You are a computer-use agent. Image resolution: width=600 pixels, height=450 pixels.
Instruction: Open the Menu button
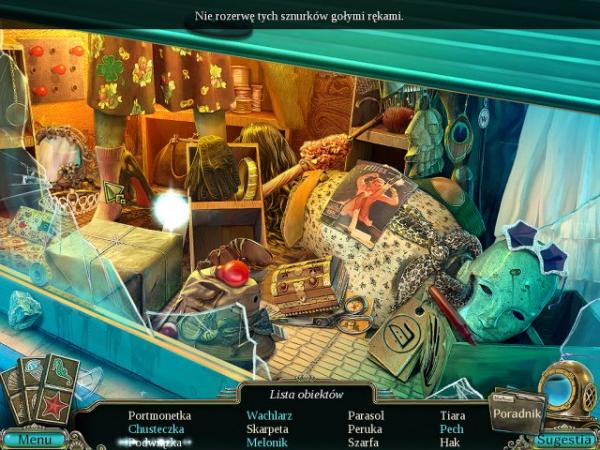coord(34,439)
